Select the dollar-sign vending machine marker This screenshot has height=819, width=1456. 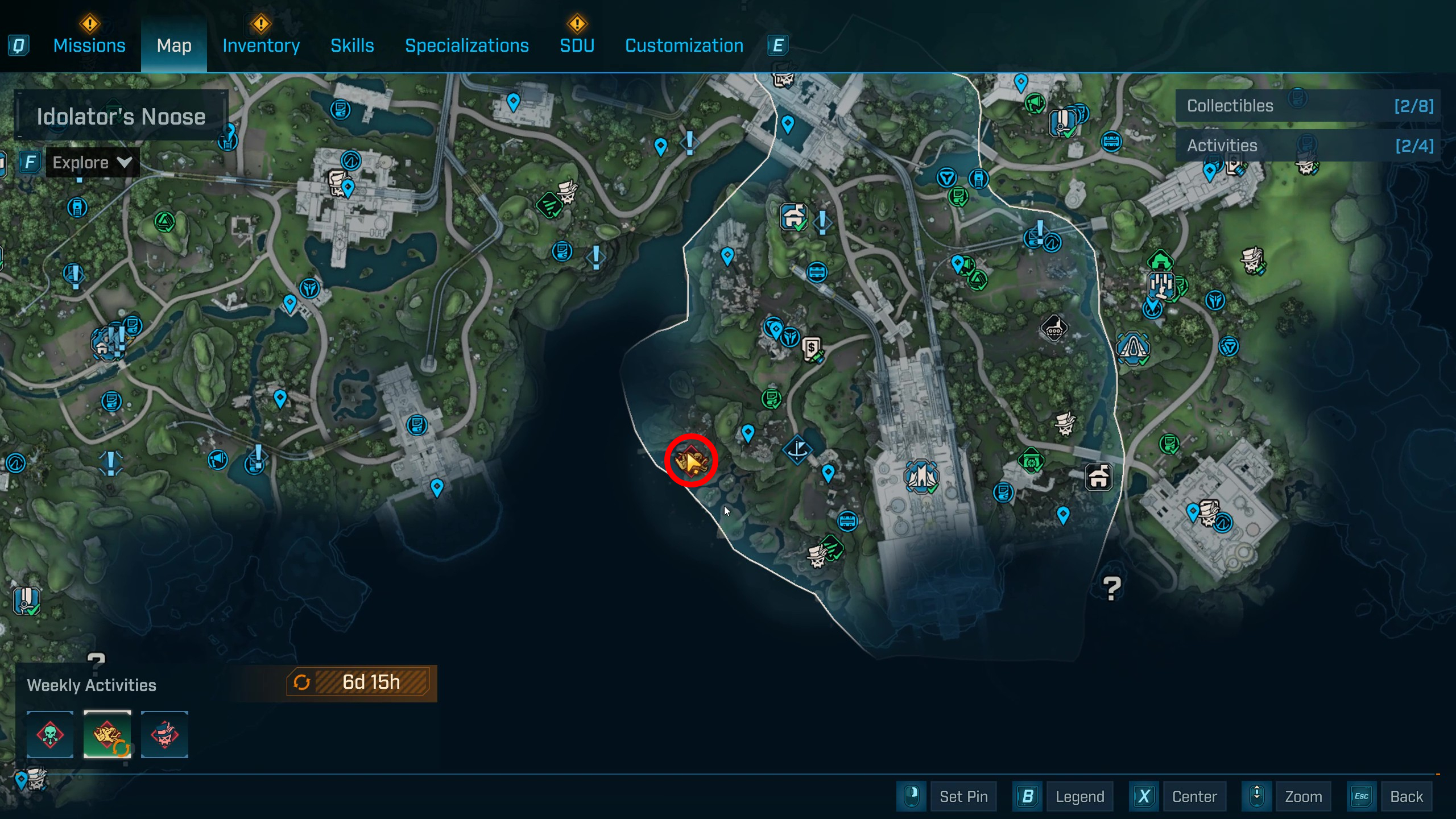(x=812, y=348)
